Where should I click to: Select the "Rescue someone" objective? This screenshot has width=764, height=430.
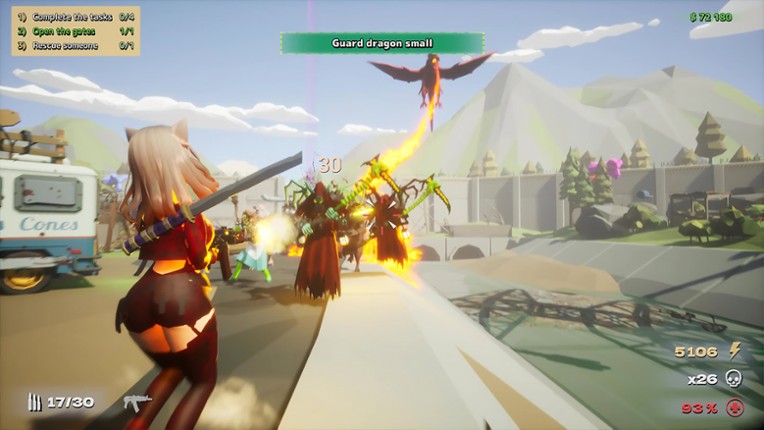pos(66,45)
